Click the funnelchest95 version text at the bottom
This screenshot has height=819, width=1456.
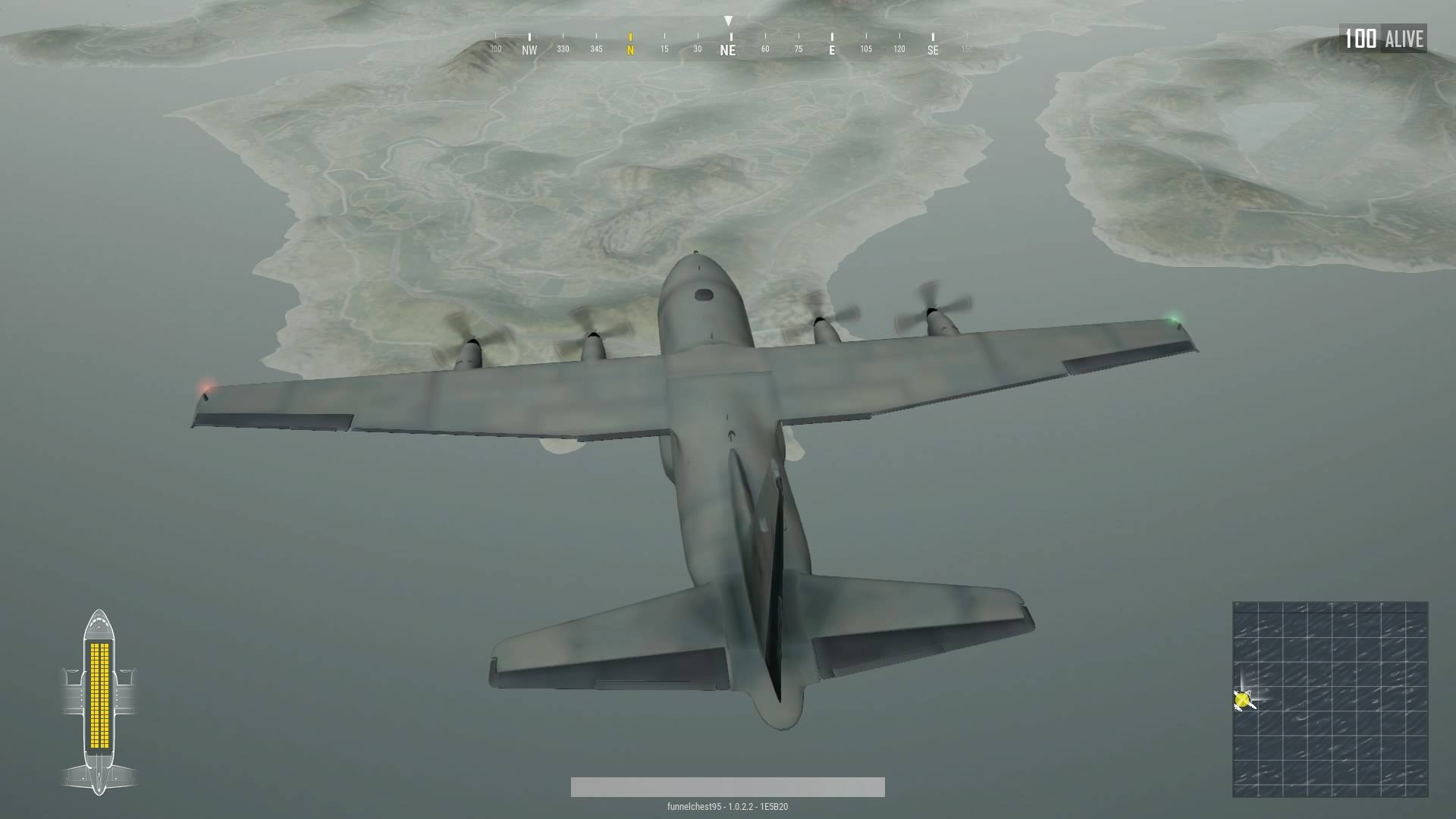(x=727, y=807)
